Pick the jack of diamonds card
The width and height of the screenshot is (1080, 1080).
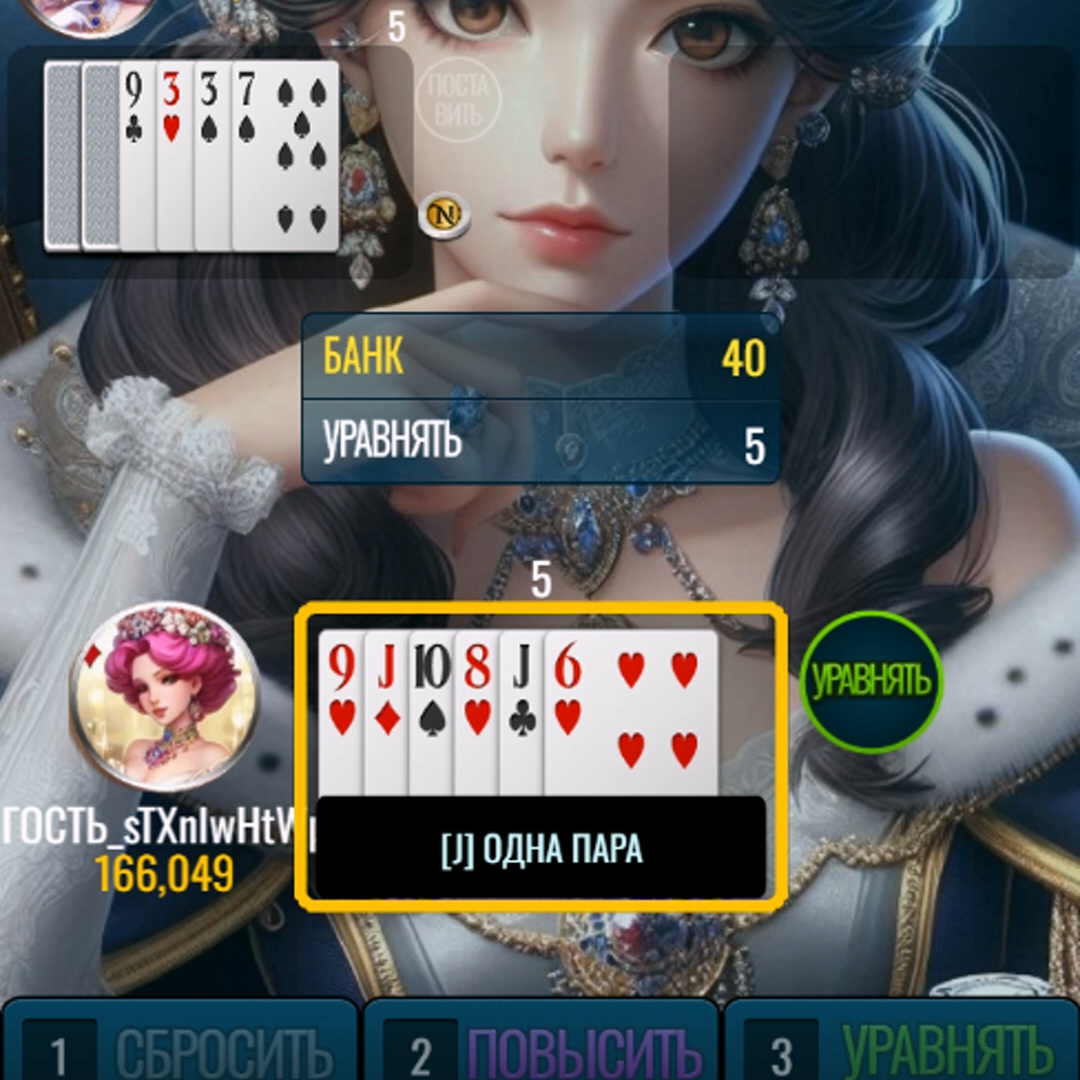tap(387, 700)
